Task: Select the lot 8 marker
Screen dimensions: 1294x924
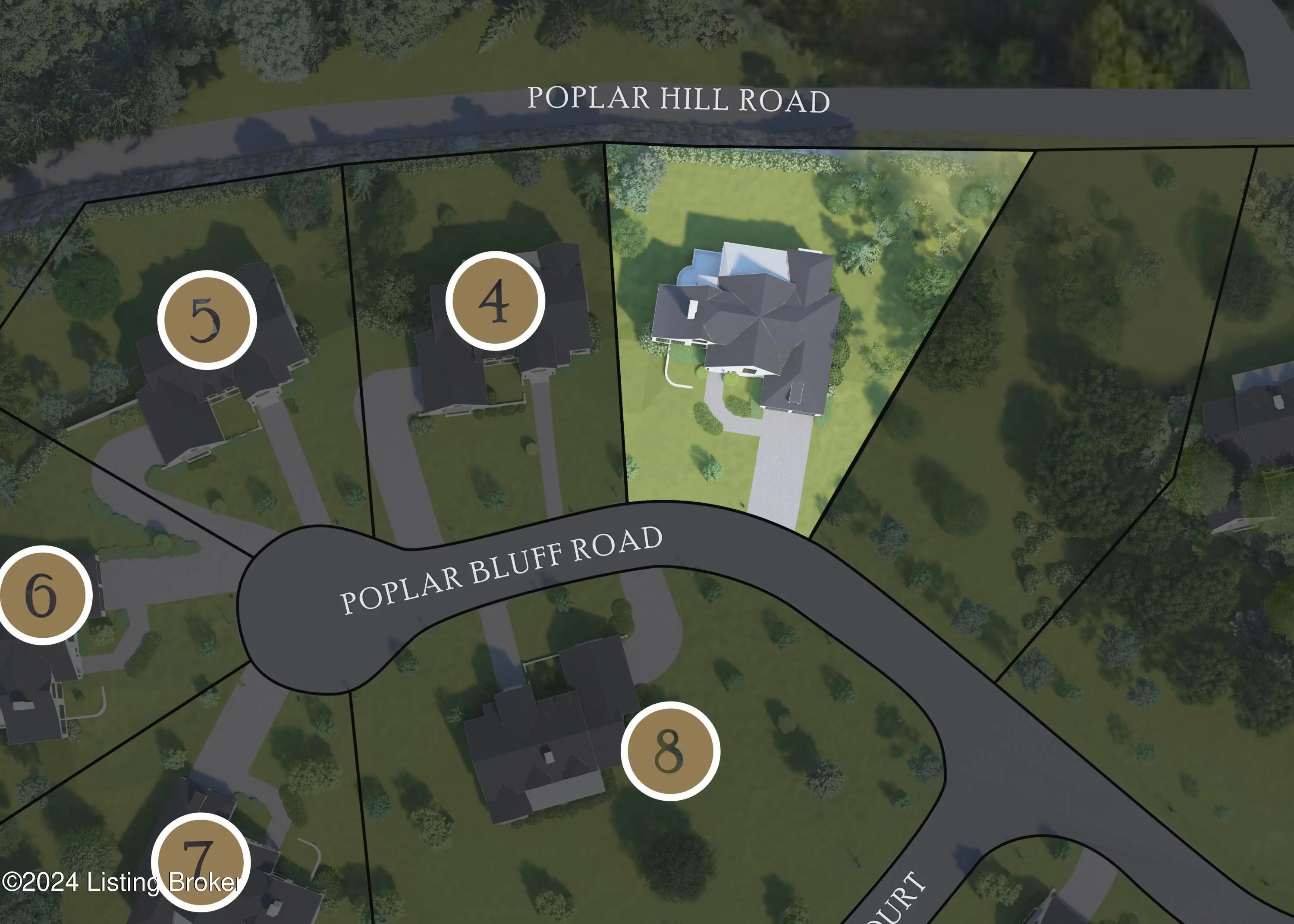Action: coord(670,751)
